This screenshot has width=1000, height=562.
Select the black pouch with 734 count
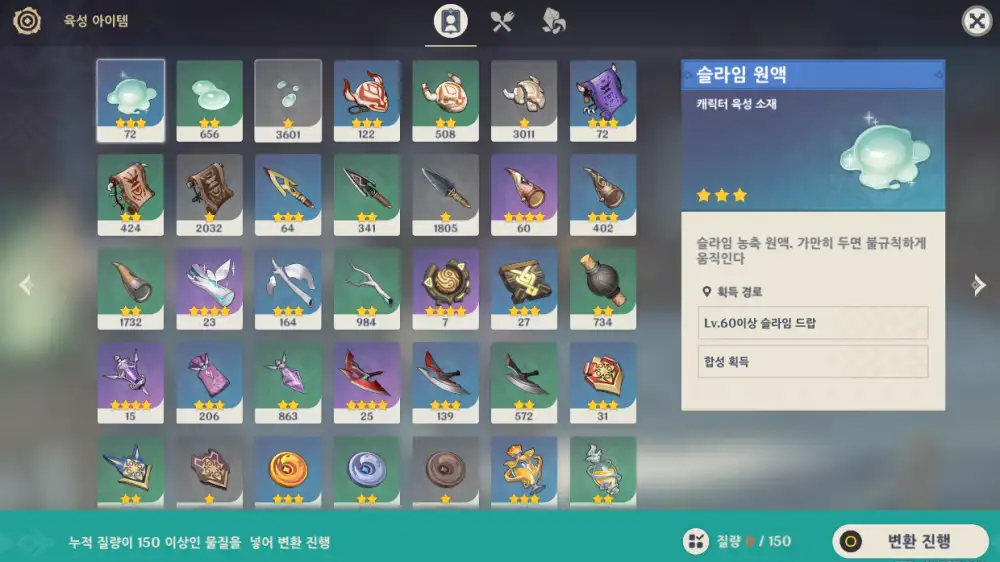[x=603, y=287]
